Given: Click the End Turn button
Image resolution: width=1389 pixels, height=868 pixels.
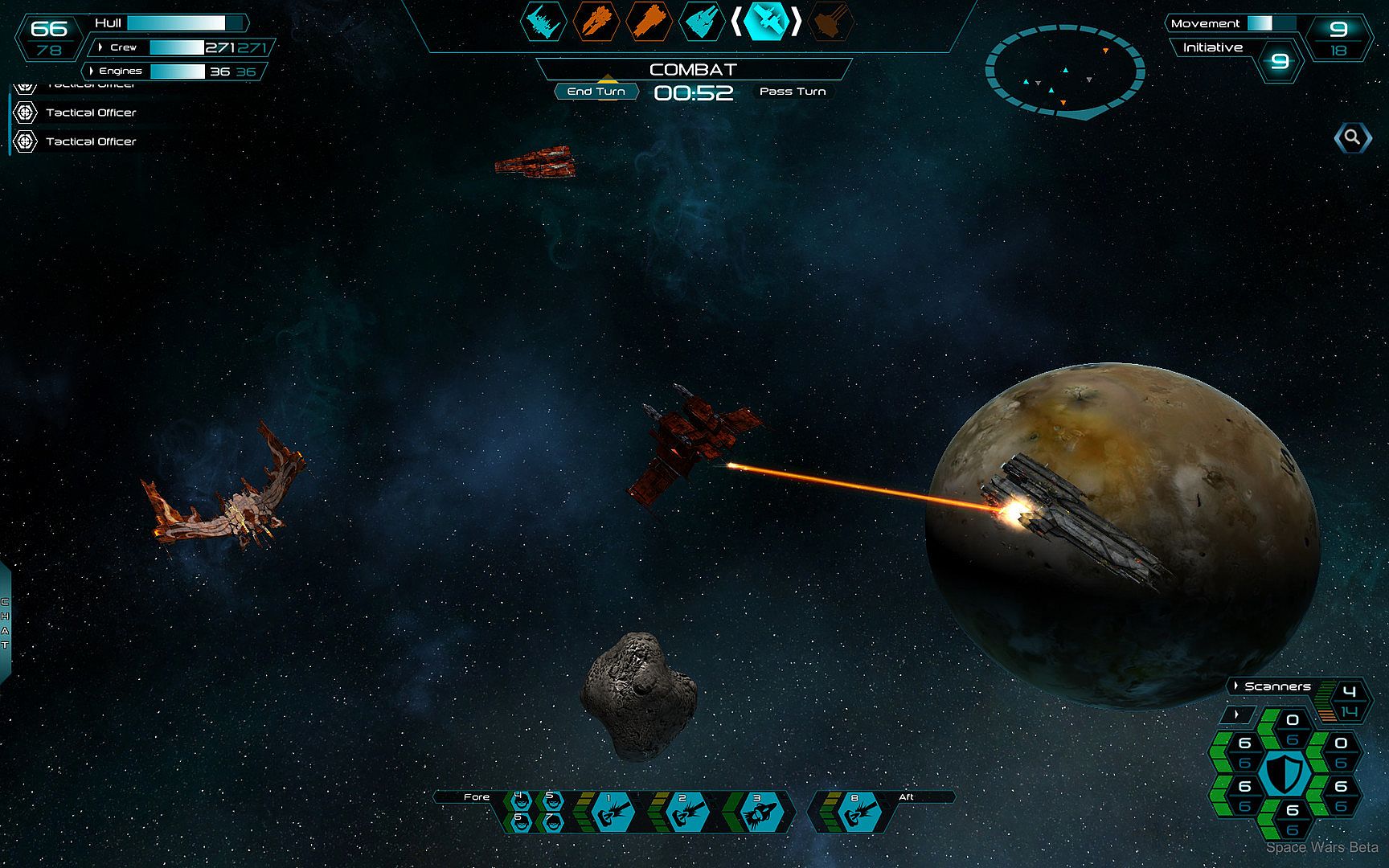Looking at the screenshot, I should pos(596,92).
